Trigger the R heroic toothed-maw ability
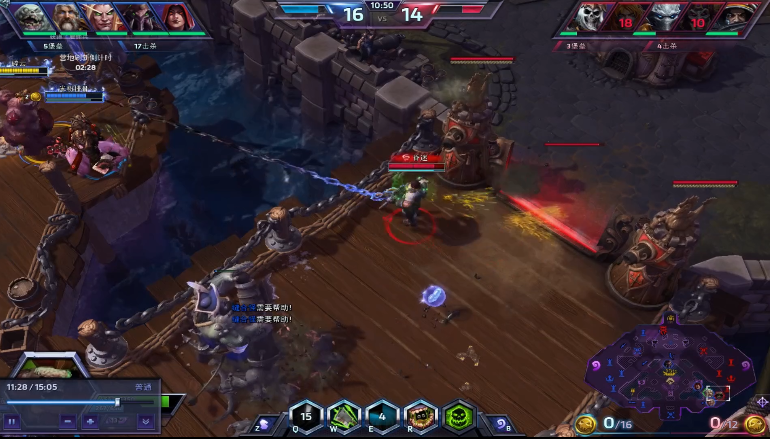 (420, 416)
